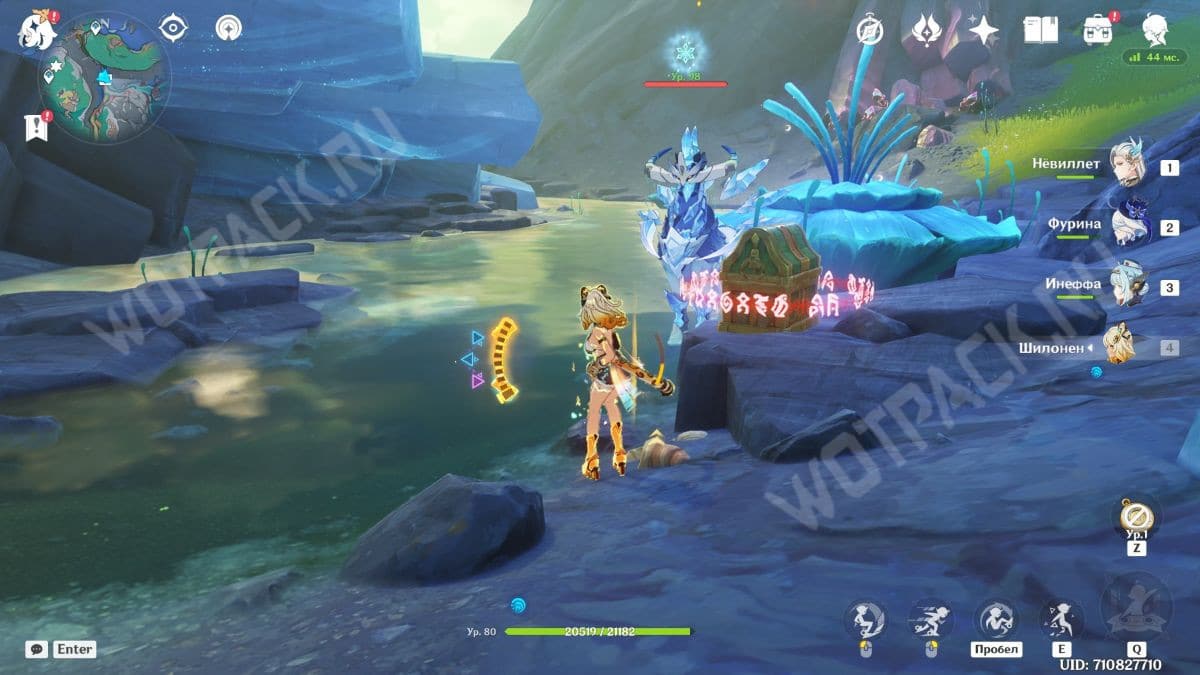Click the sprint action icon

point(929,620)
